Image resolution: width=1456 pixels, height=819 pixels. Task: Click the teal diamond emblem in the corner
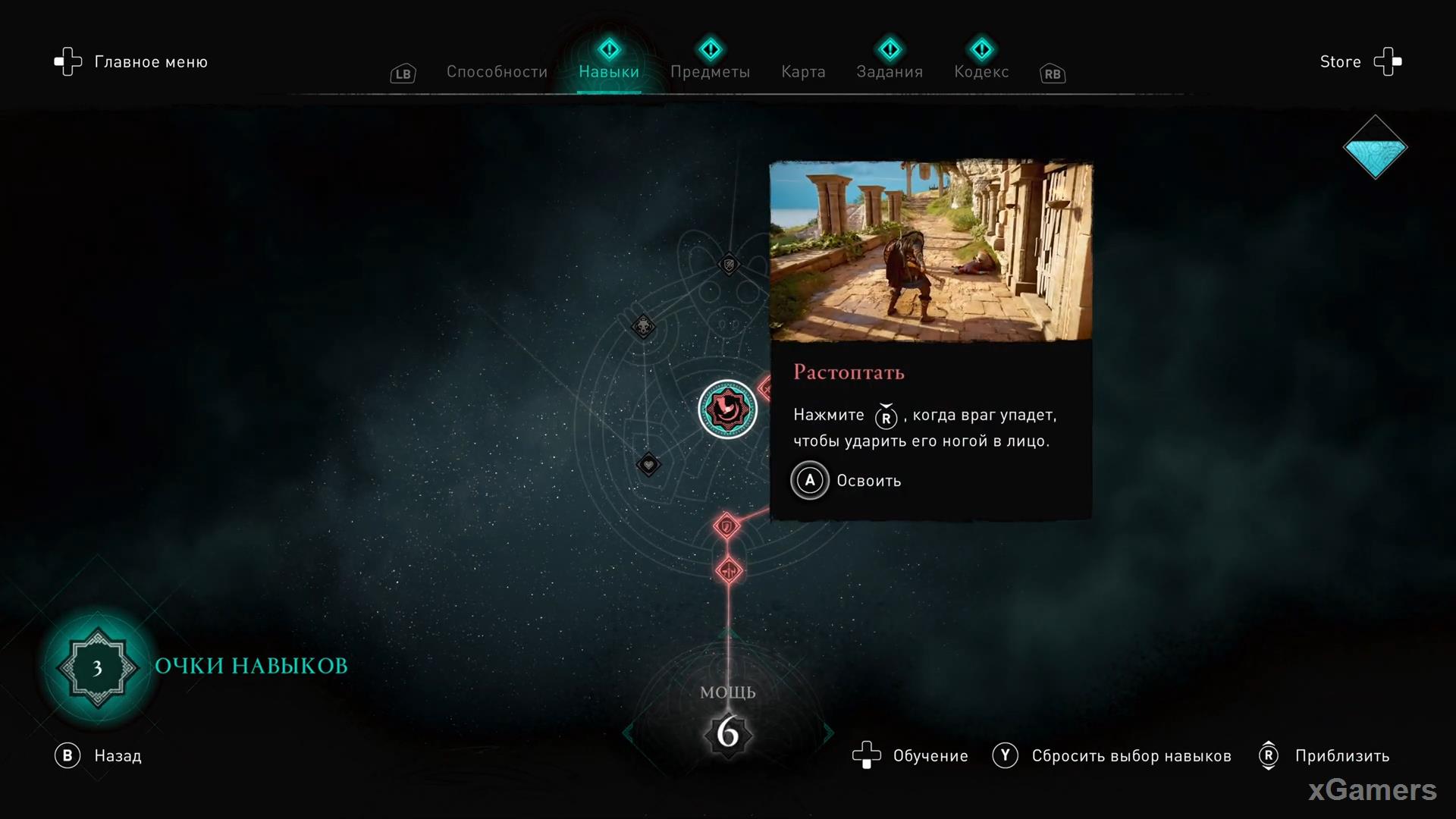click(x=1375, y=147)
